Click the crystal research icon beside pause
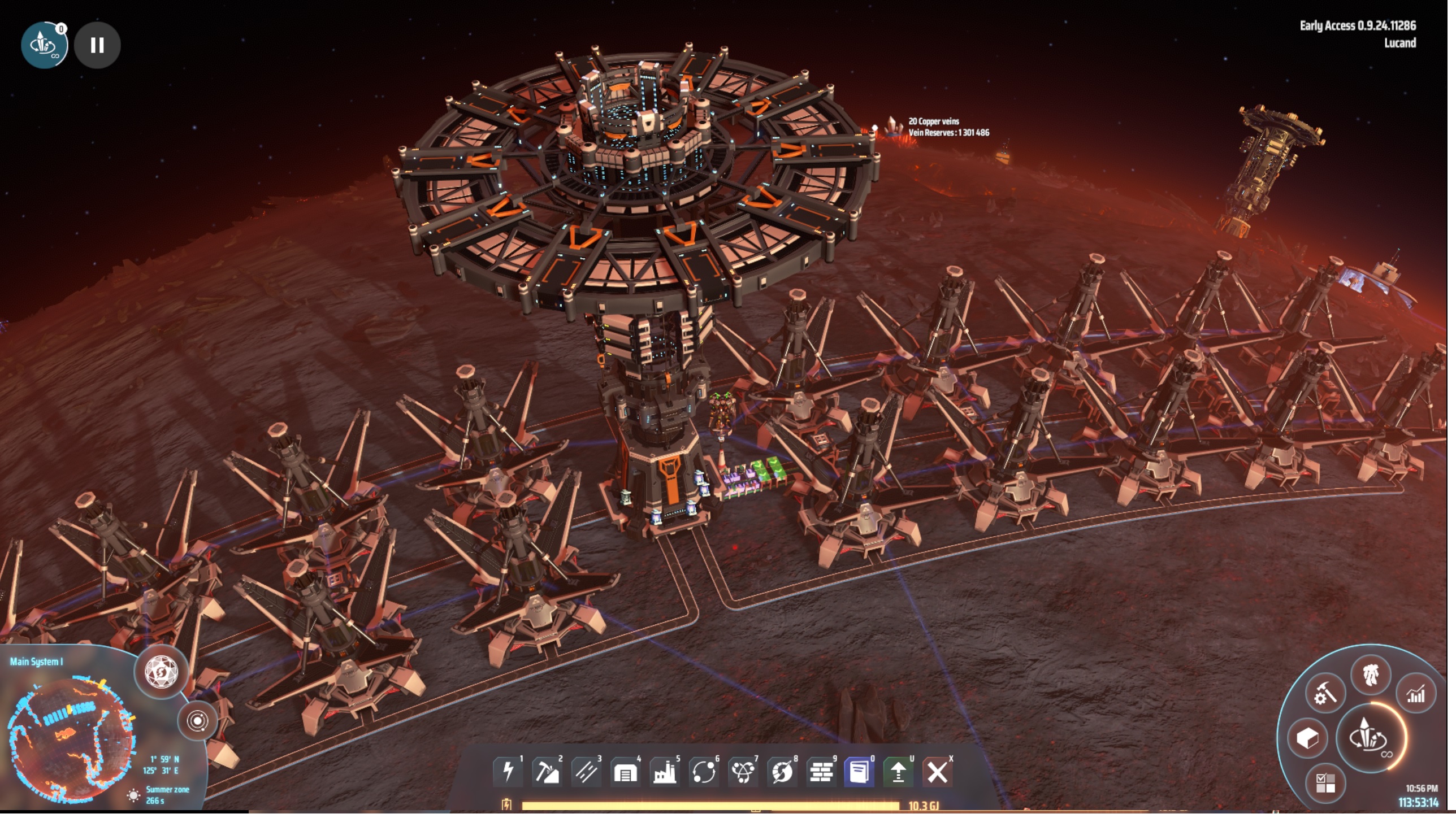Image resolution: width=1456 pixels, height=818 pixels. 45,45
